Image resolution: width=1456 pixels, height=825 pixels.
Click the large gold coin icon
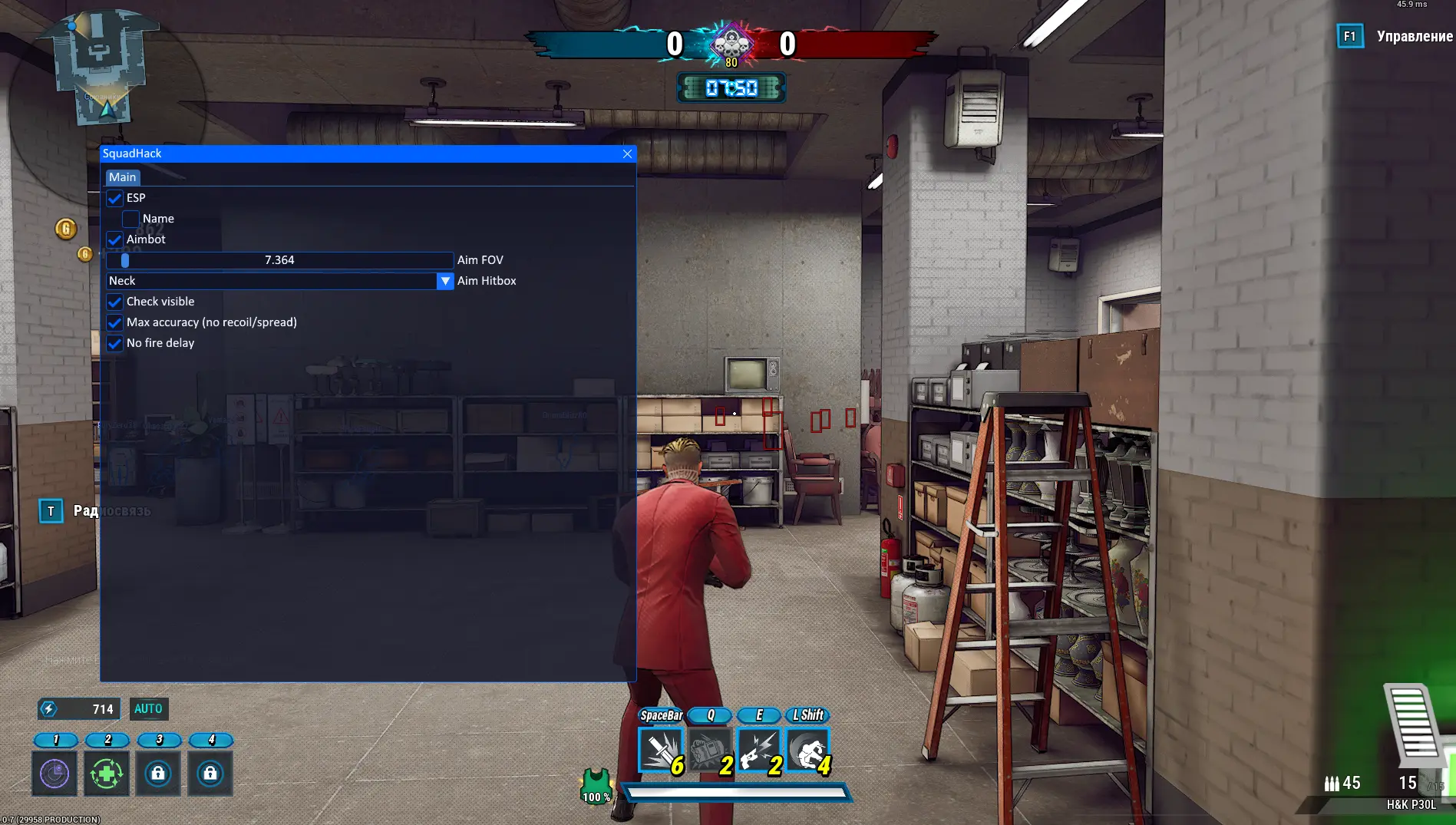coord(66,229)
